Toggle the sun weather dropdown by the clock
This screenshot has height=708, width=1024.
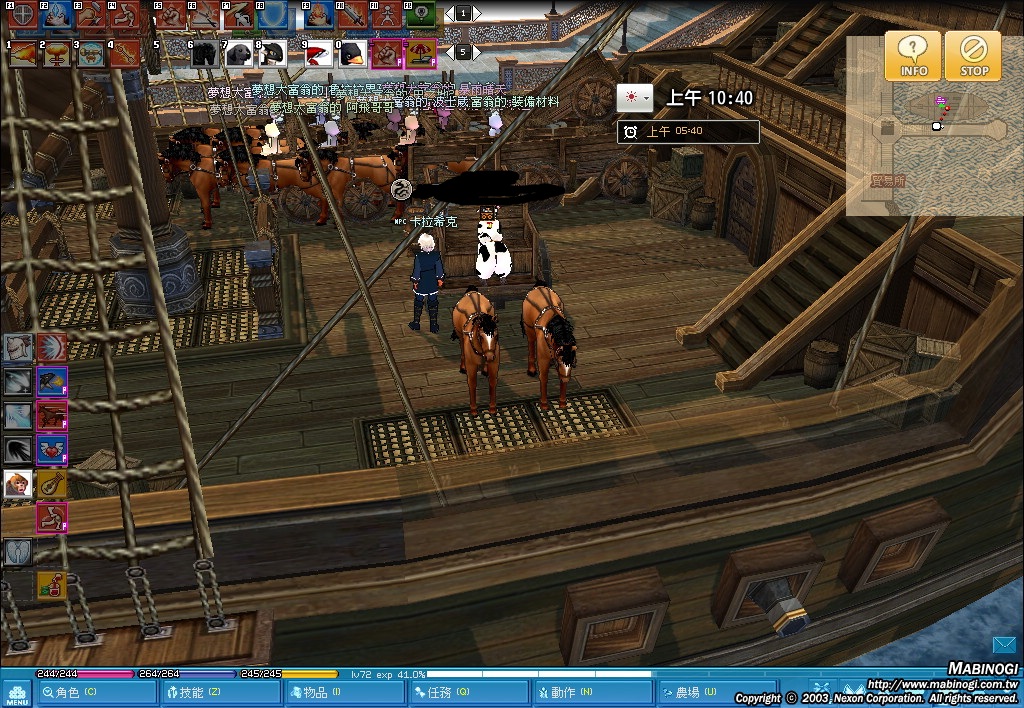(x=634, y=97)
